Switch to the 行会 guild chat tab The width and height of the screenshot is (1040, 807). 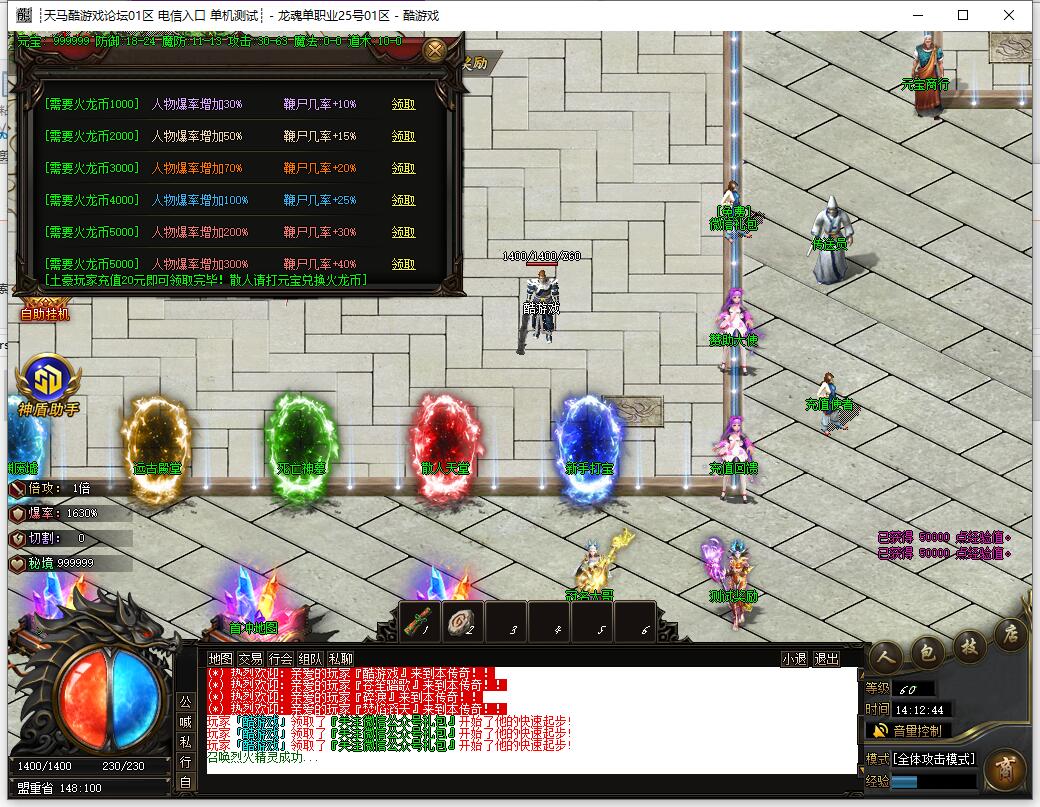281,659
